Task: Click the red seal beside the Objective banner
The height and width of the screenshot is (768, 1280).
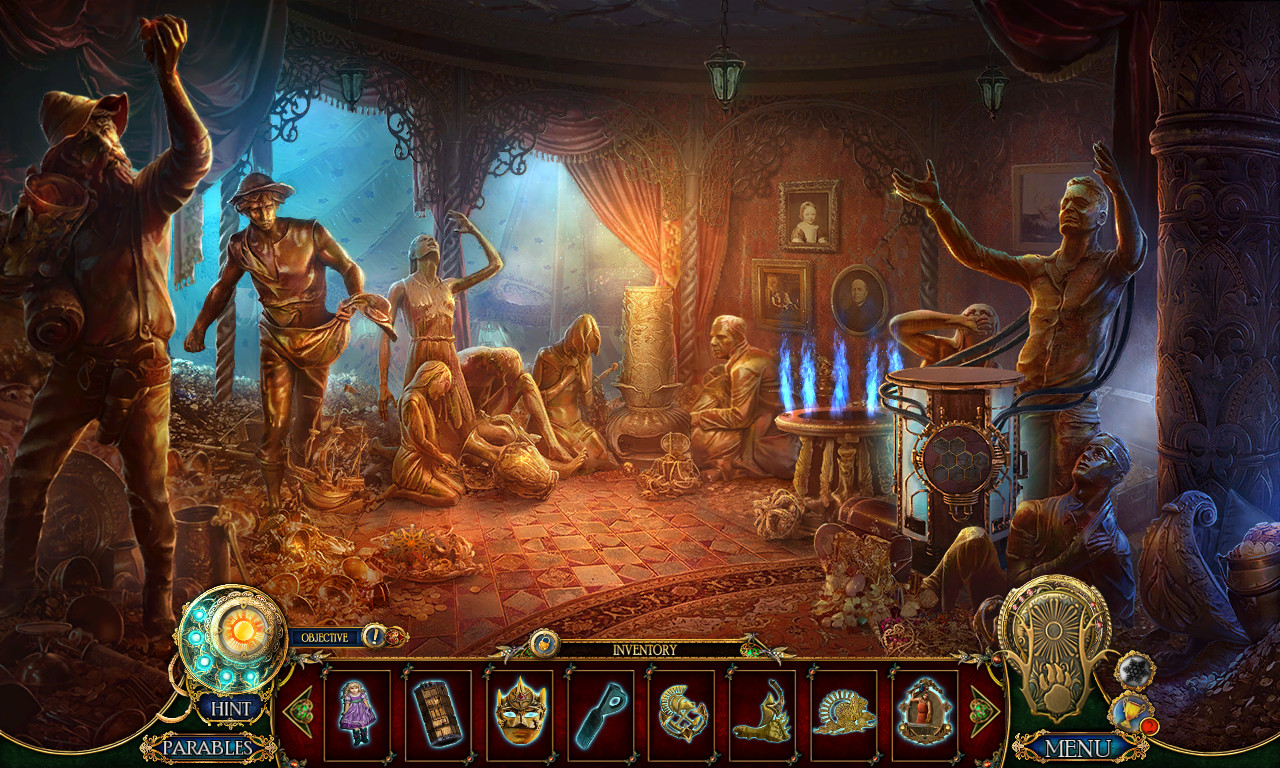Action: pyautogui.click(x=395, y=636)
